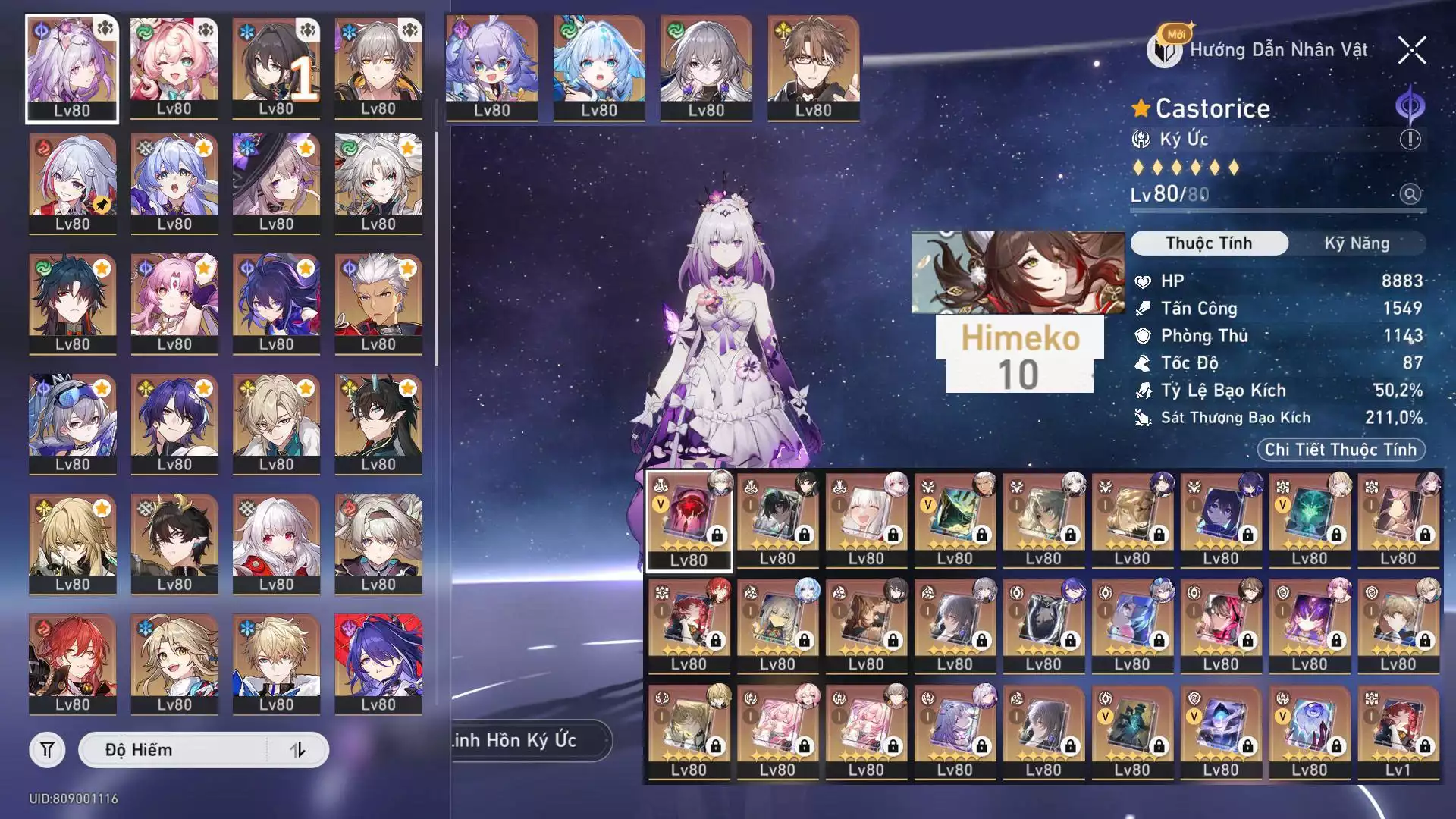
Task: Click the magnifier icon beside level
Action: point(1410,194)
